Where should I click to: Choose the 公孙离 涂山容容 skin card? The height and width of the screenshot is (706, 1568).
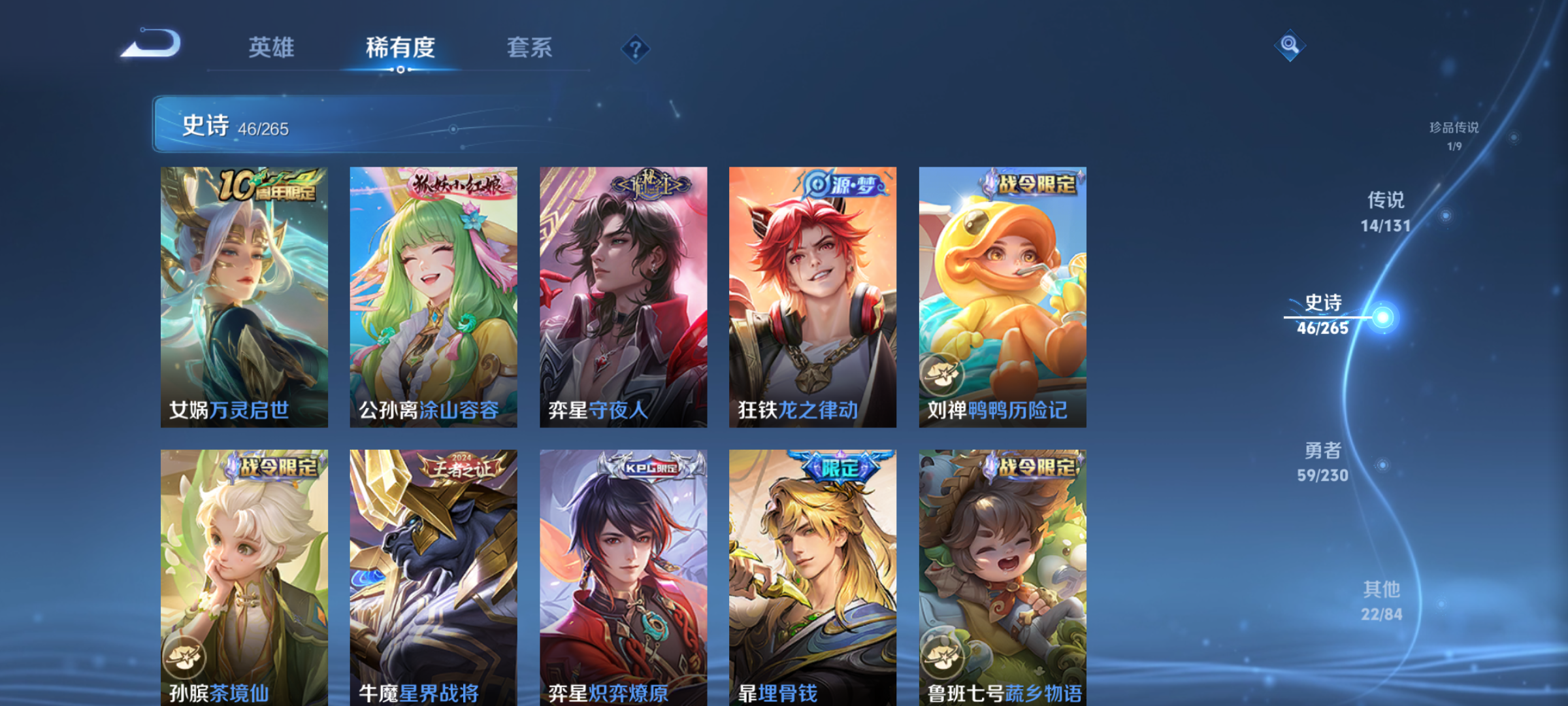[x=433, y=297]
